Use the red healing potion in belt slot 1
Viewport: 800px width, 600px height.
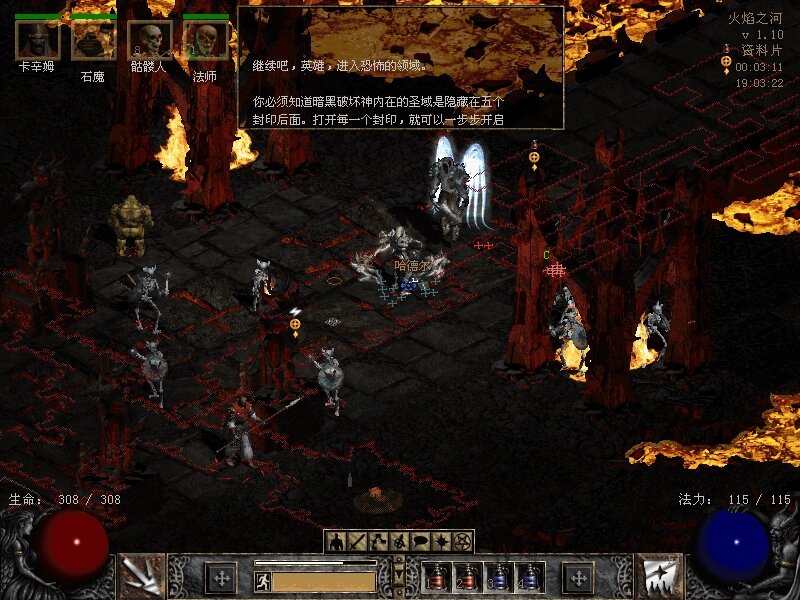coord(437,577)
